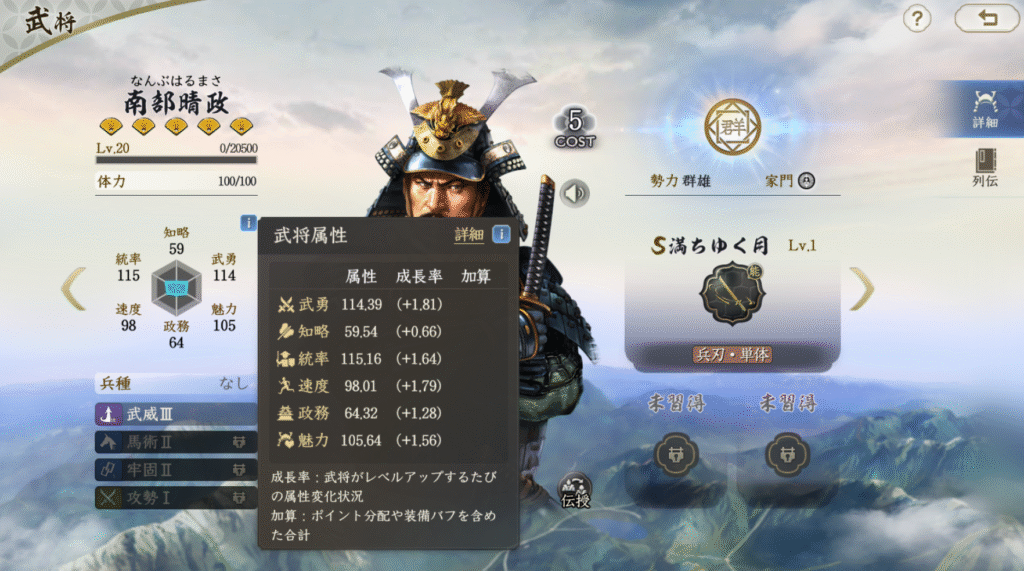Open the 列伝 biography tab

pos(985,168)
